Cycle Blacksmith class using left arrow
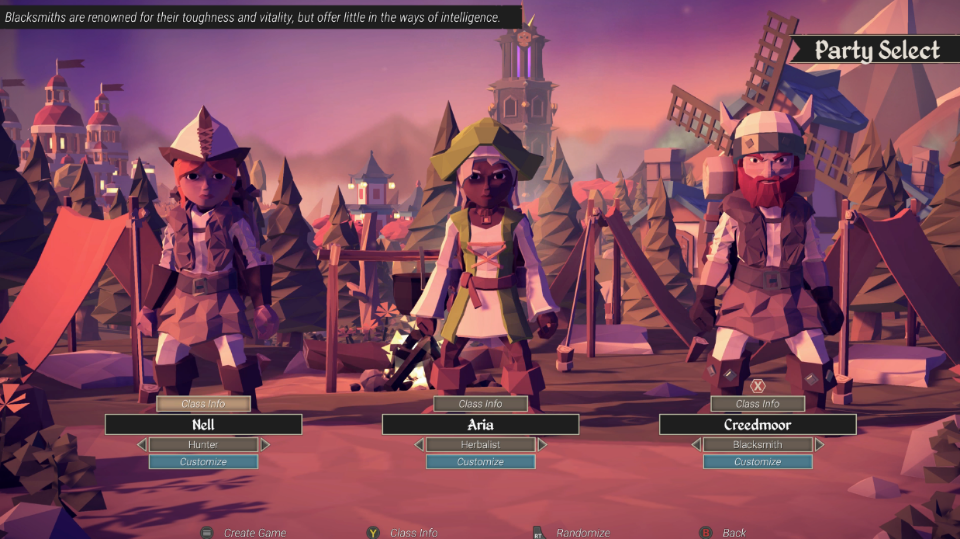This screenshot has height=539, width=960. pos(696,444)
